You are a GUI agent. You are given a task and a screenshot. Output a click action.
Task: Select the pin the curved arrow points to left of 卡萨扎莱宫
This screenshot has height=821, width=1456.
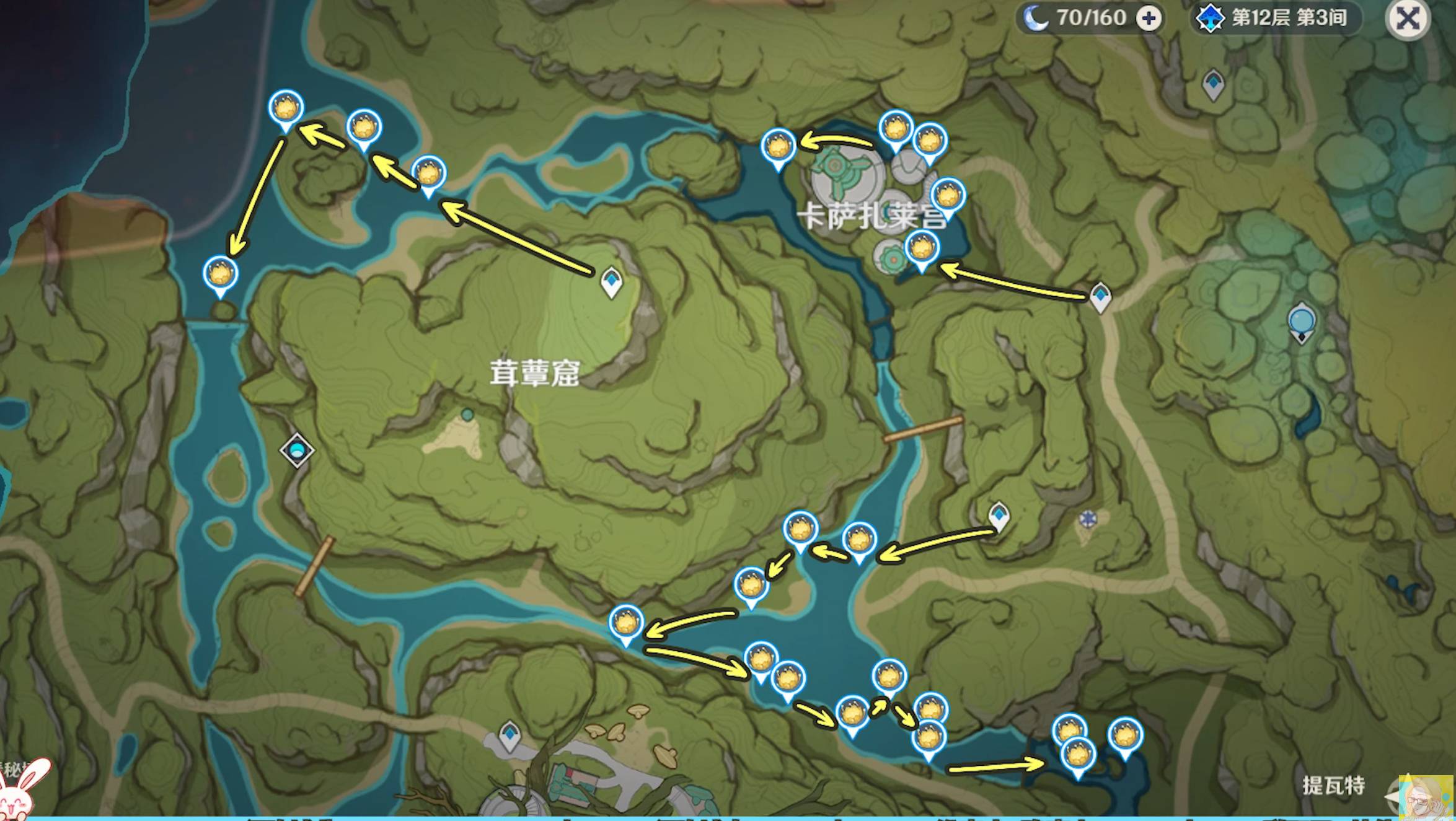[778, 148]
